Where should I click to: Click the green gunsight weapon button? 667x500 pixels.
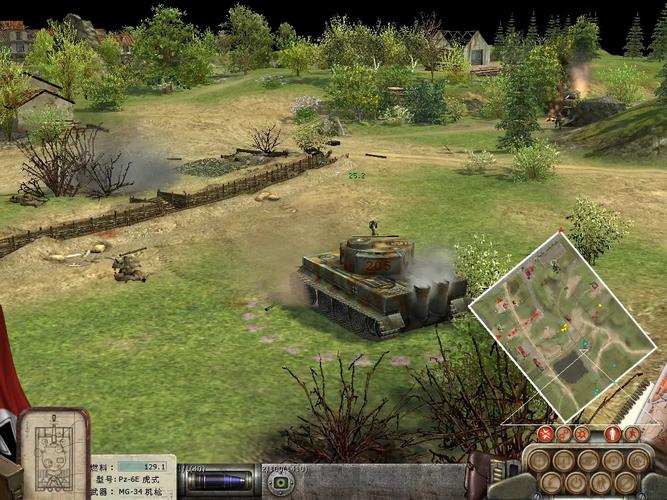(279, 482)
